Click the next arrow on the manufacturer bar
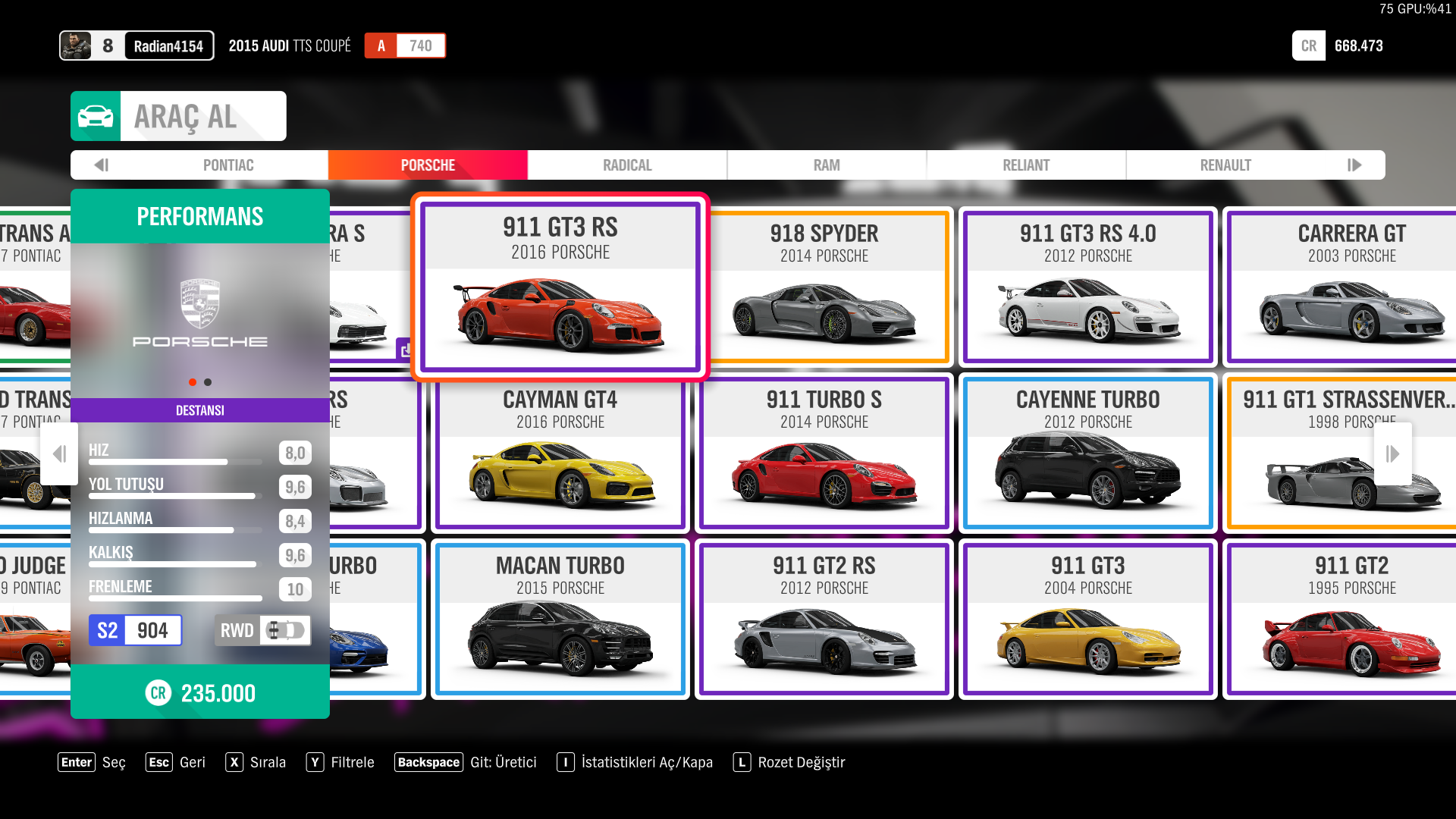 tap(1354, 165)
